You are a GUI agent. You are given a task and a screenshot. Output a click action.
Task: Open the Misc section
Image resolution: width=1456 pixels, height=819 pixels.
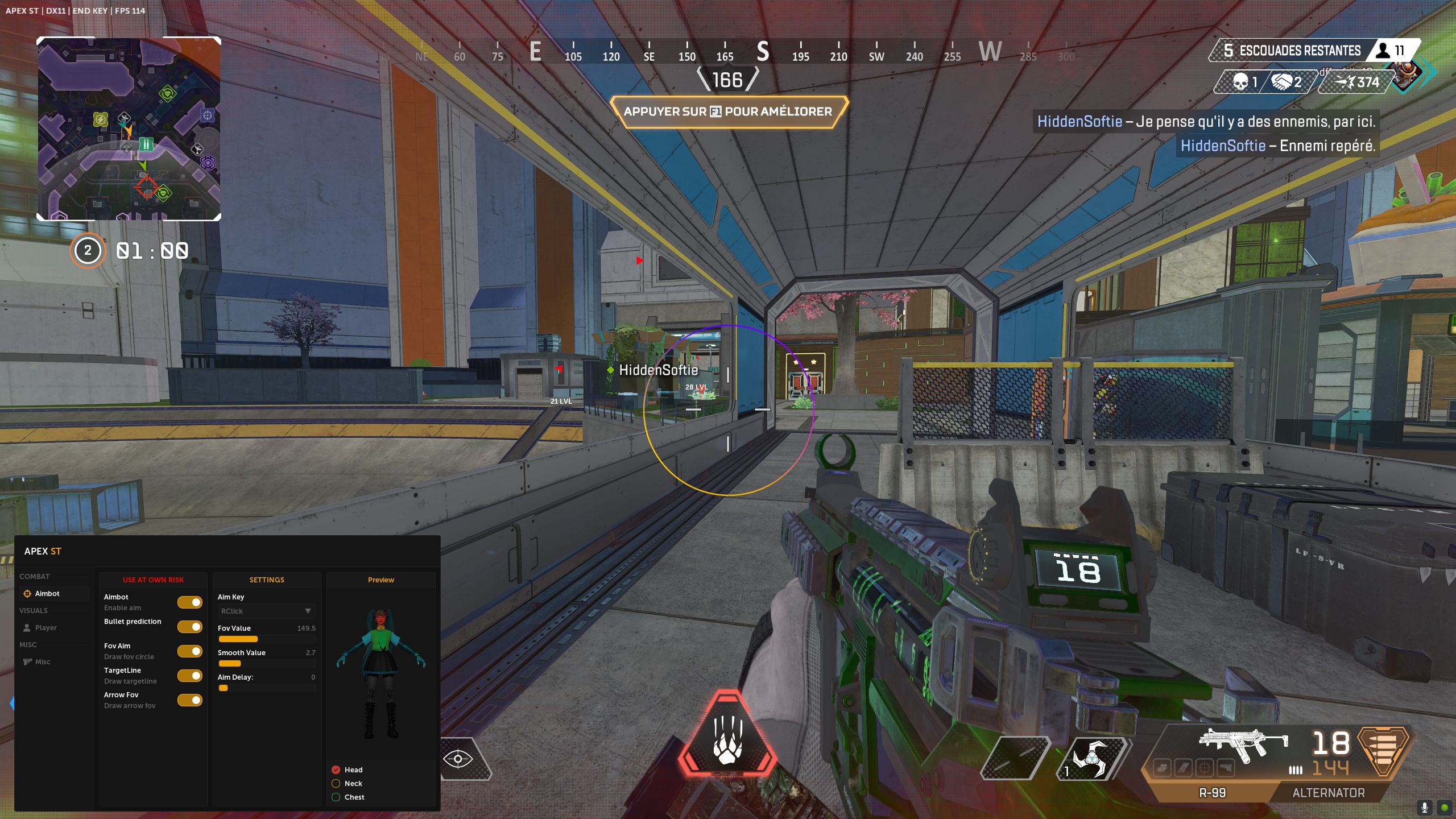tap(42, 662)
